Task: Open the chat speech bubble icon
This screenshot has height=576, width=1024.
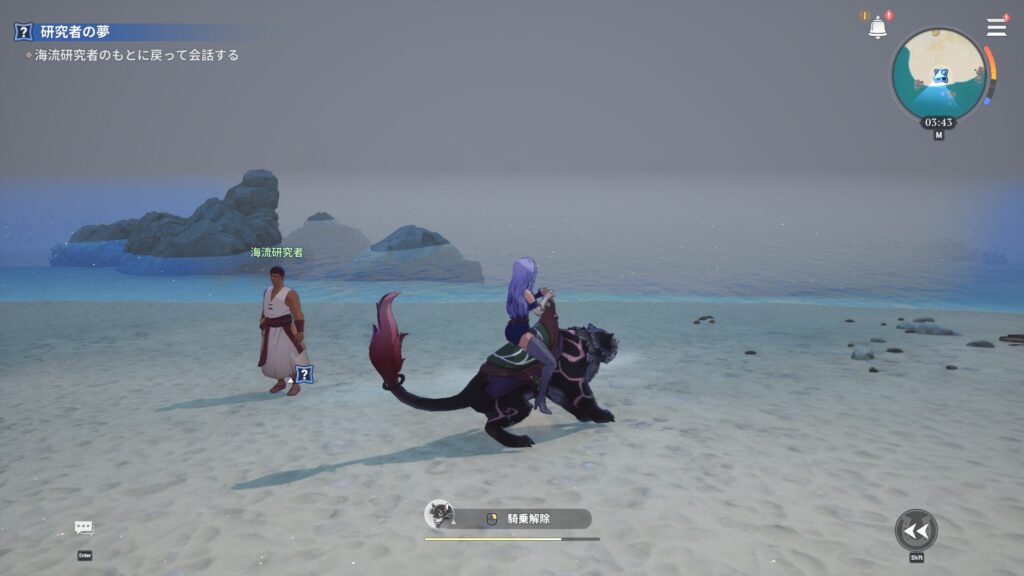Action: (84, 528)
